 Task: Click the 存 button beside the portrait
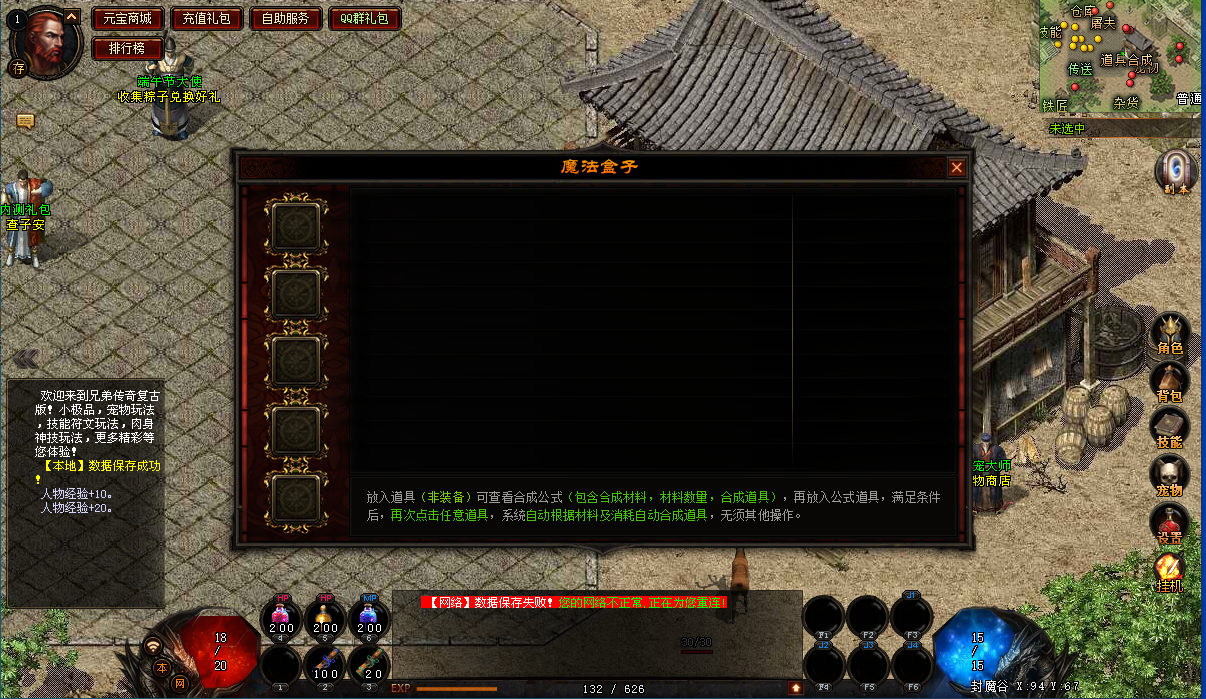pos(18,68)
